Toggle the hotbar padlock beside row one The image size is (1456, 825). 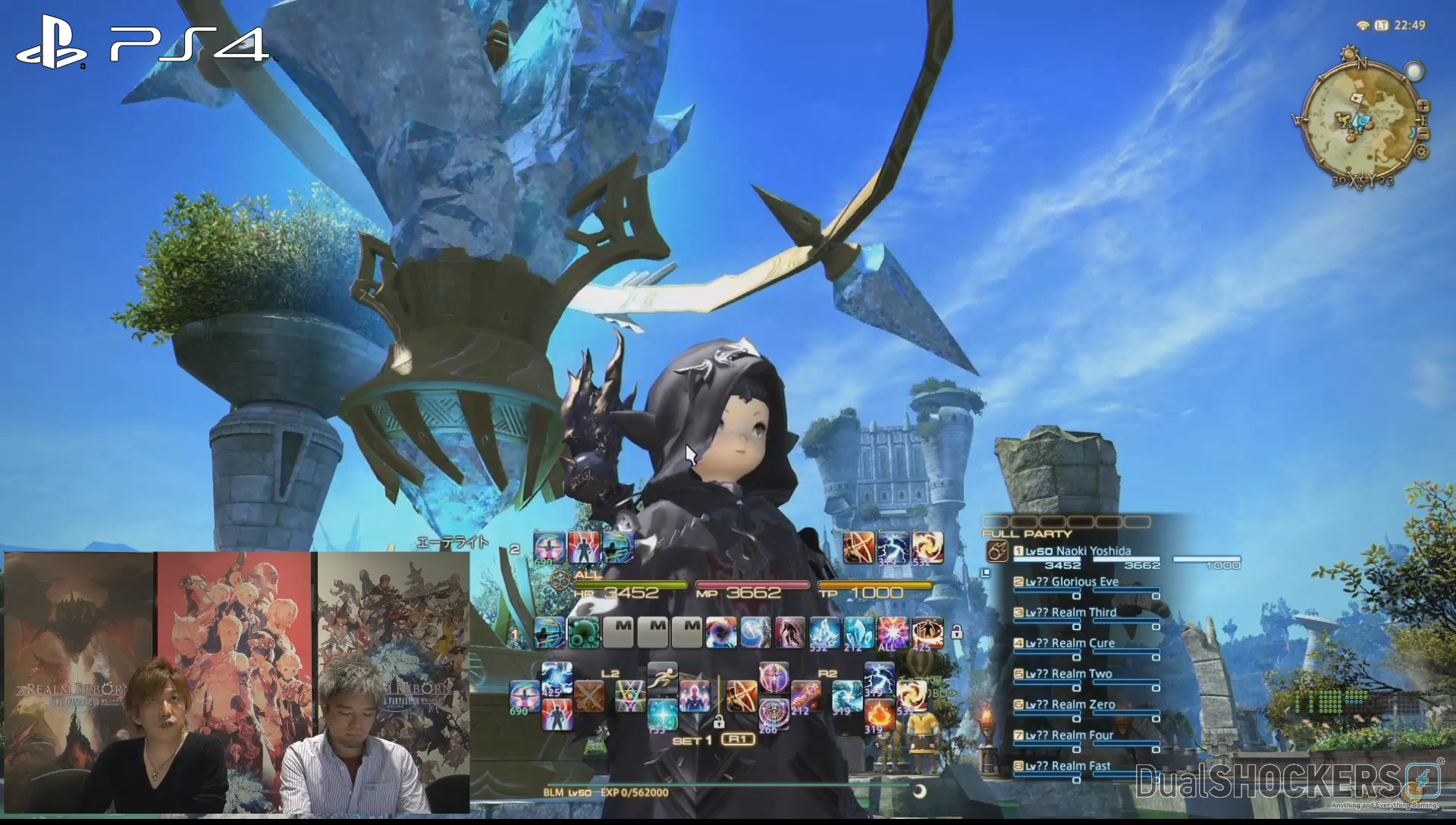point(957,632)
